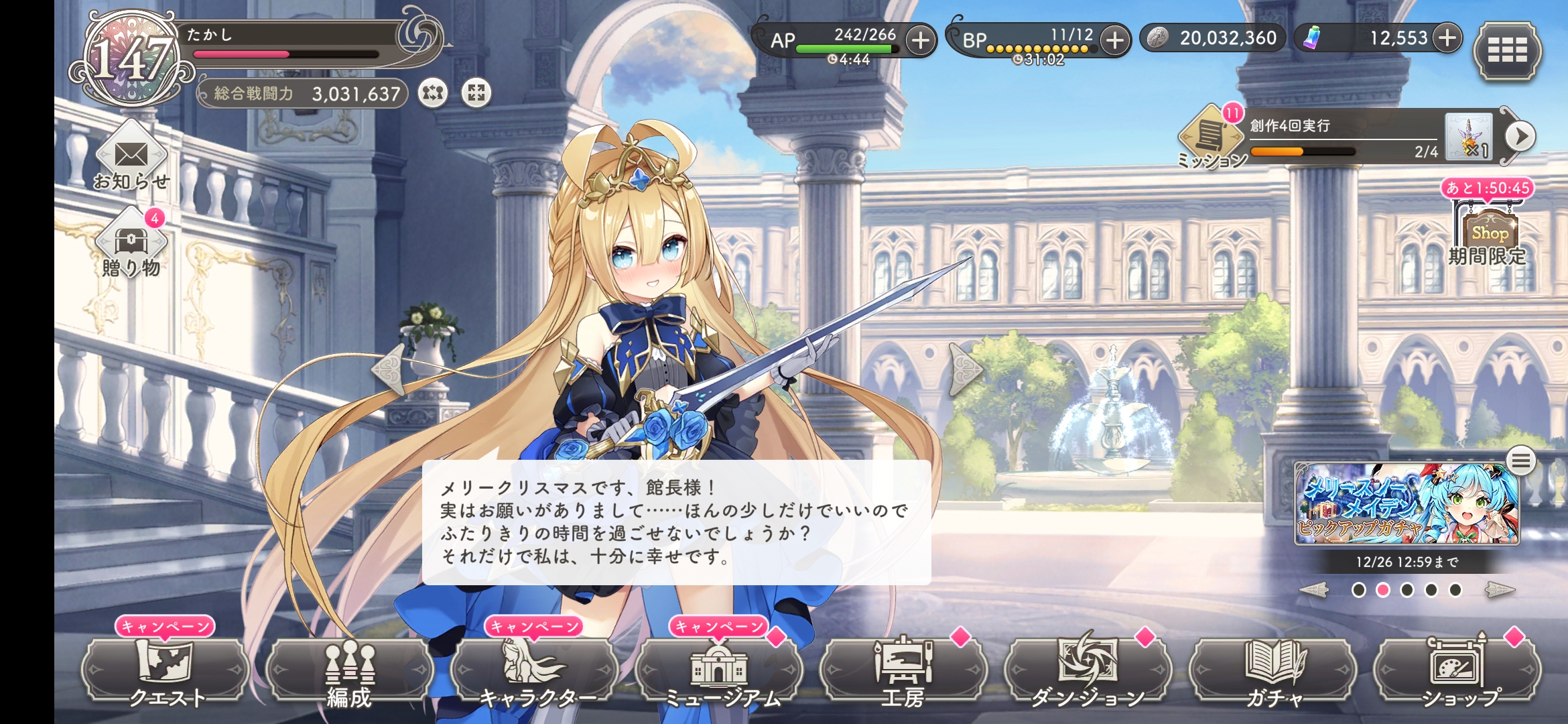The image size is (1568, 724).
Task: Select the ダンジョン dungeon button
Action: pyautogui.click(x=1088, y=670)
